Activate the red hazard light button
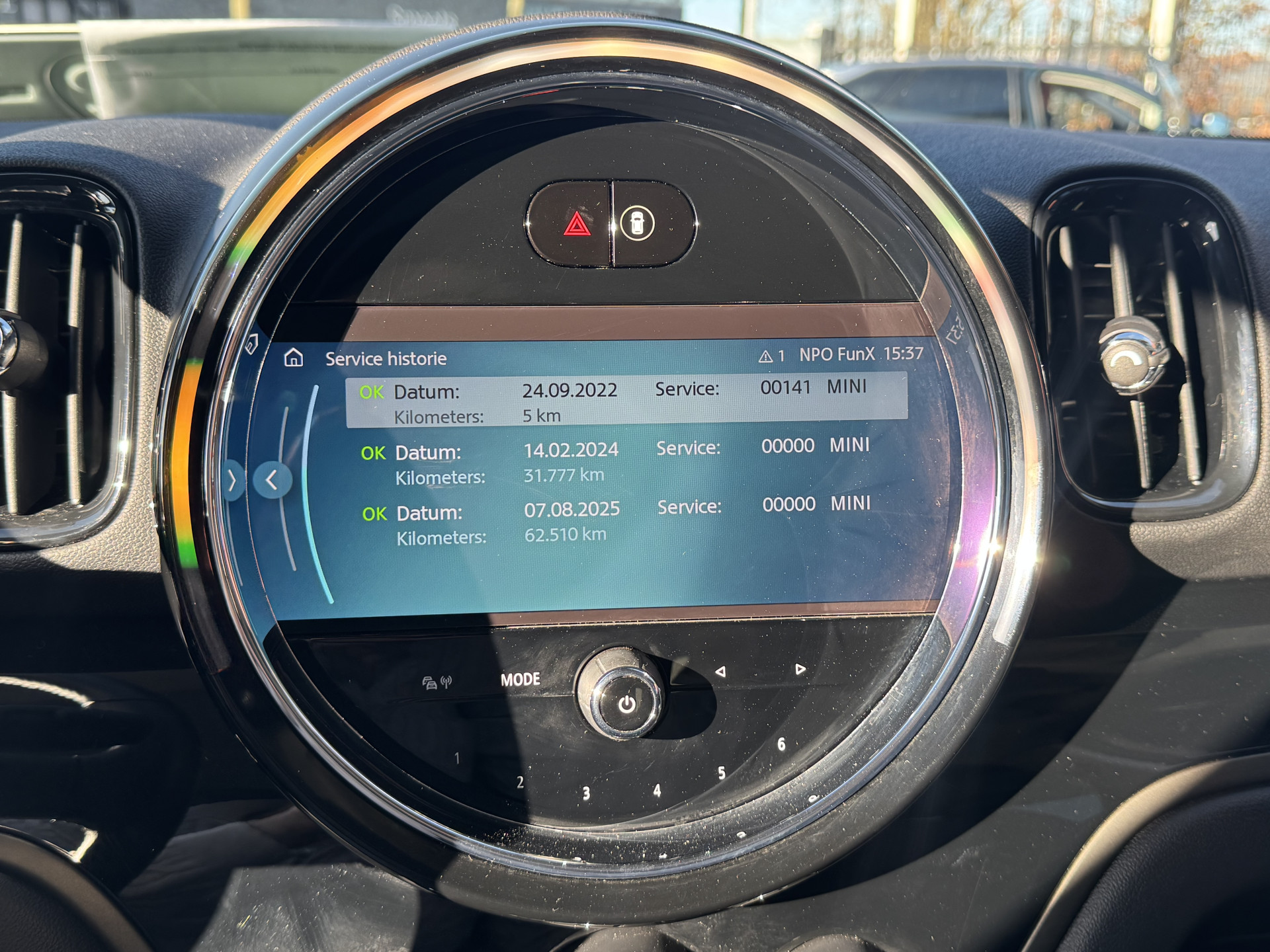The height and width of the screenshot is (952, 1270). (x=577, y=225)
